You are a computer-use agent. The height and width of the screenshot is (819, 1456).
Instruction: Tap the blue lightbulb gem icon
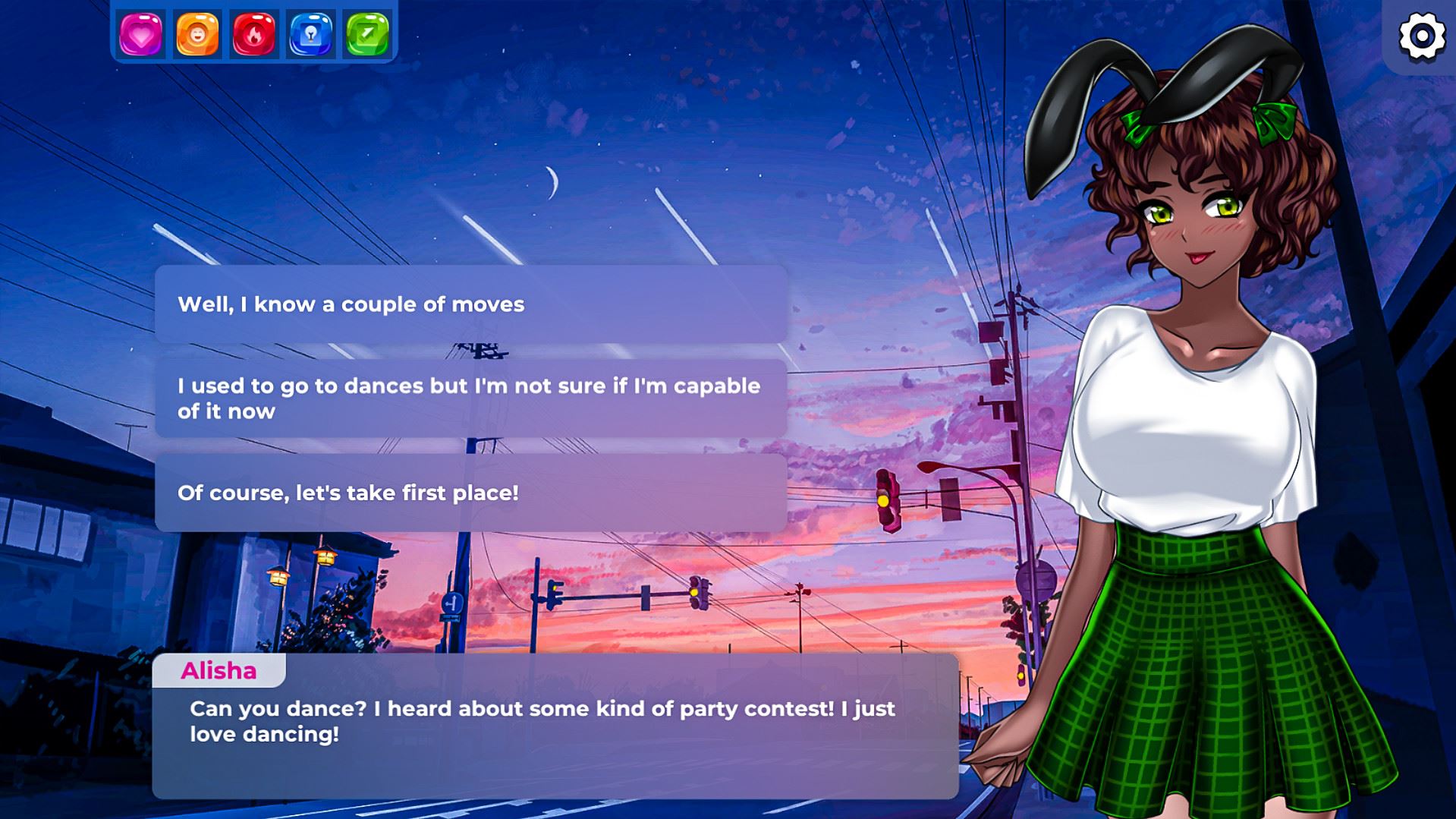311,34
